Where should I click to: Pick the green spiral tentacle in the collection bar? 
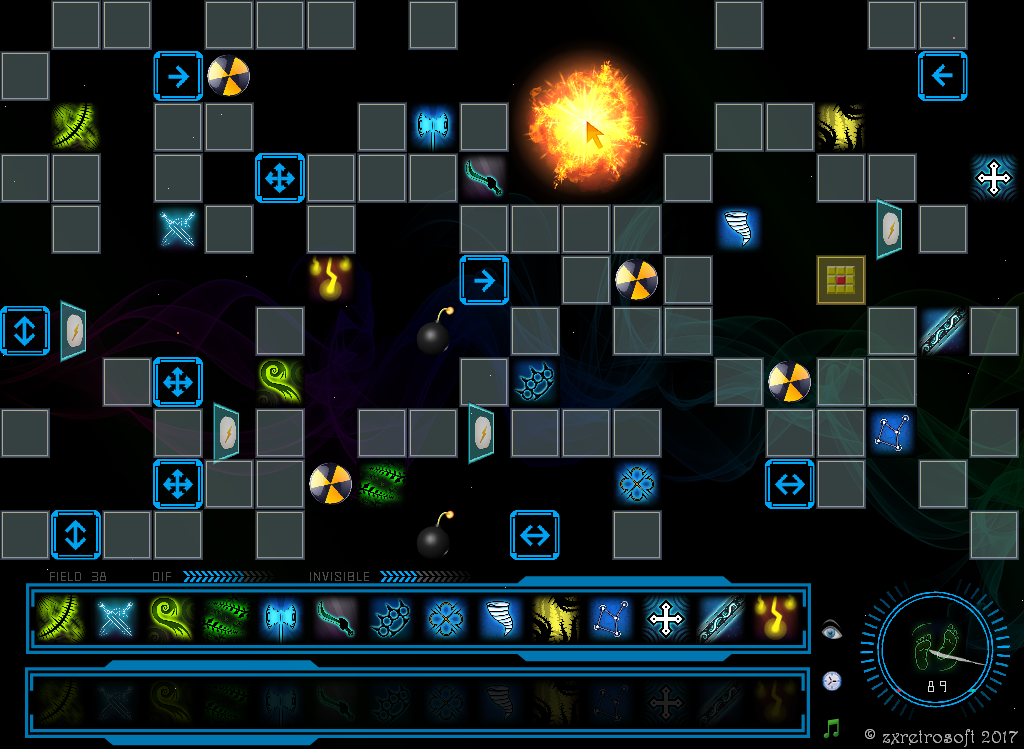170,619
